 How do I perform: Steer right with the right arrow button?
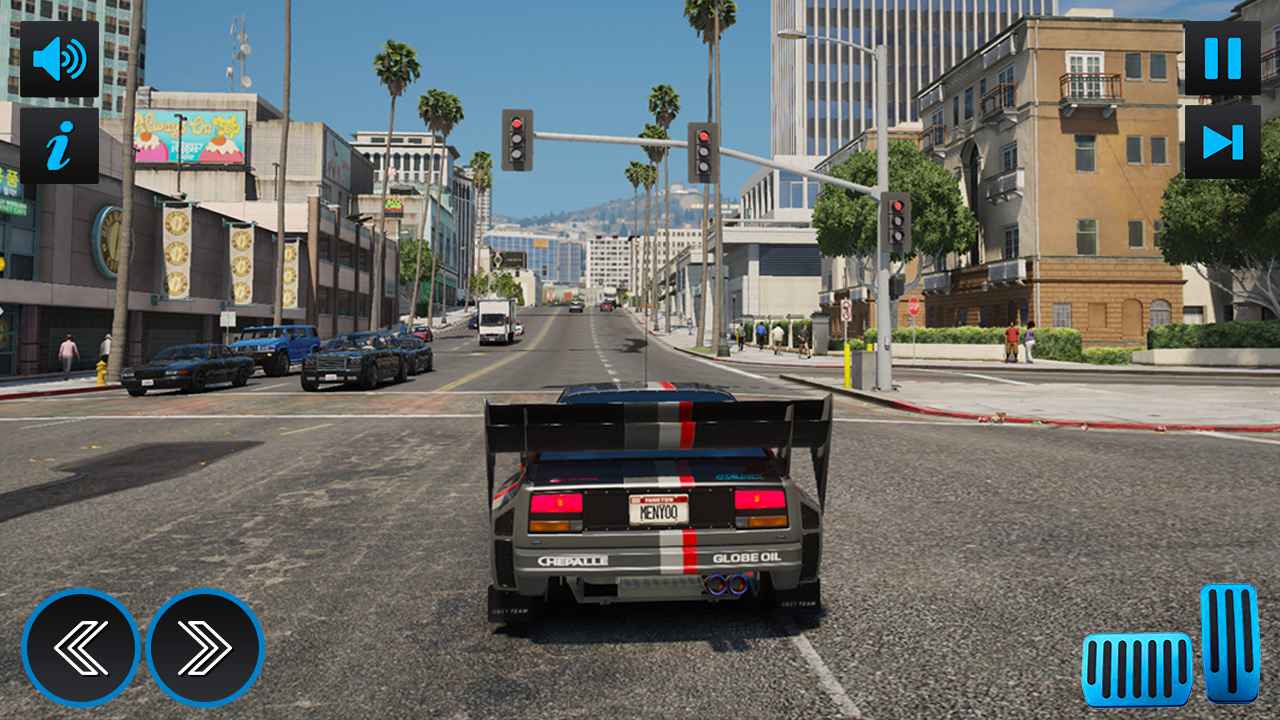coord(205,648)
